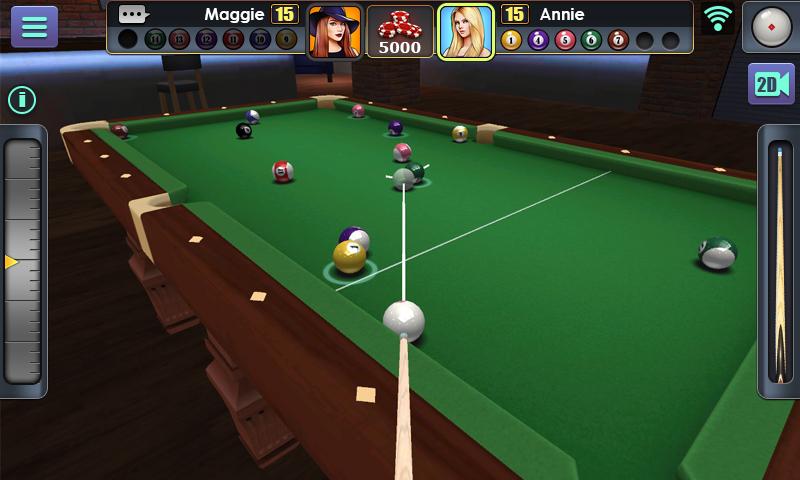Switch to 2D table view
Viewport: 800px width, 480px height.
click(771, 84)
